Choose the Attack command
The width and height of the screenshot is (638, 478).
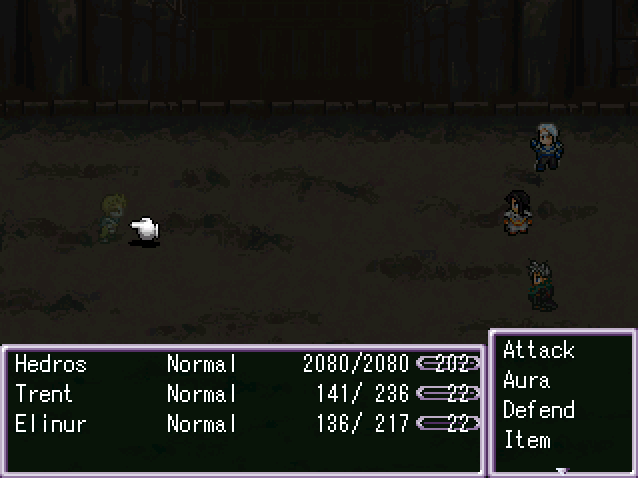pyautogui.click(x=538, y=350)
